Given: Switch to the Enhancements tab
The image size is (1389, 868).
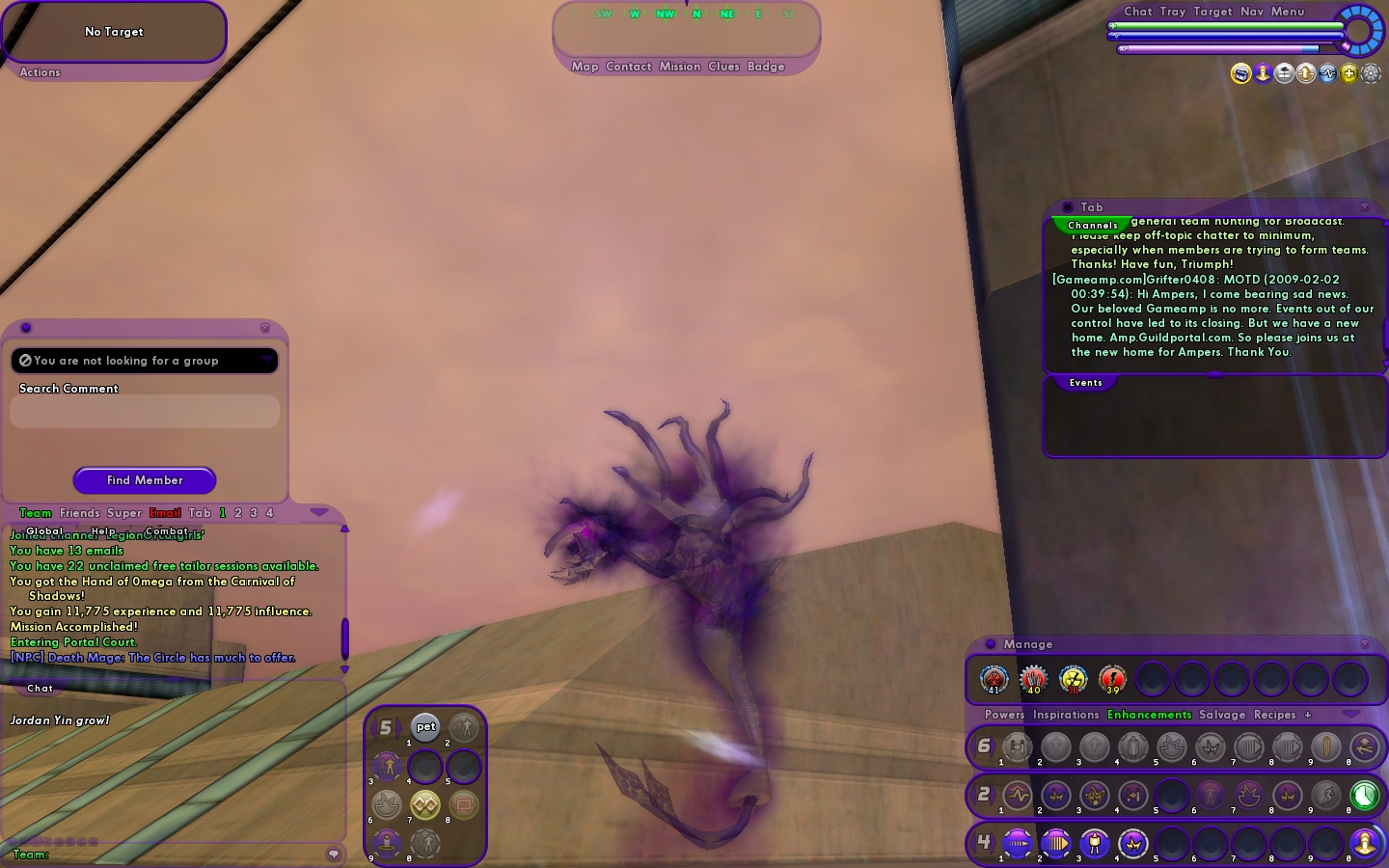Looking at the screenshot, I should (1150, 715).
